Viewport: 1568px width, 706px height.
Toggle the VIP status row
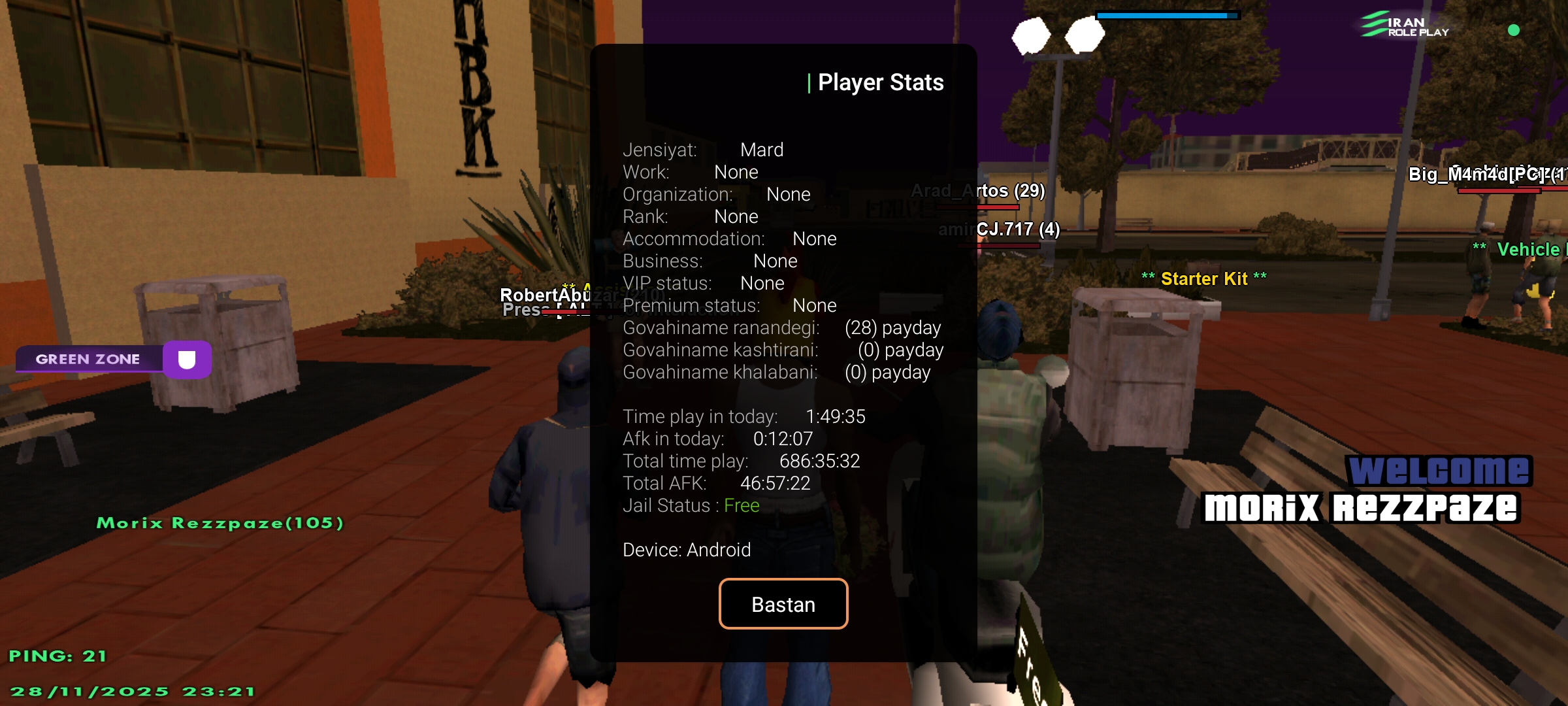pyautogui.click(x=704, y=283)
